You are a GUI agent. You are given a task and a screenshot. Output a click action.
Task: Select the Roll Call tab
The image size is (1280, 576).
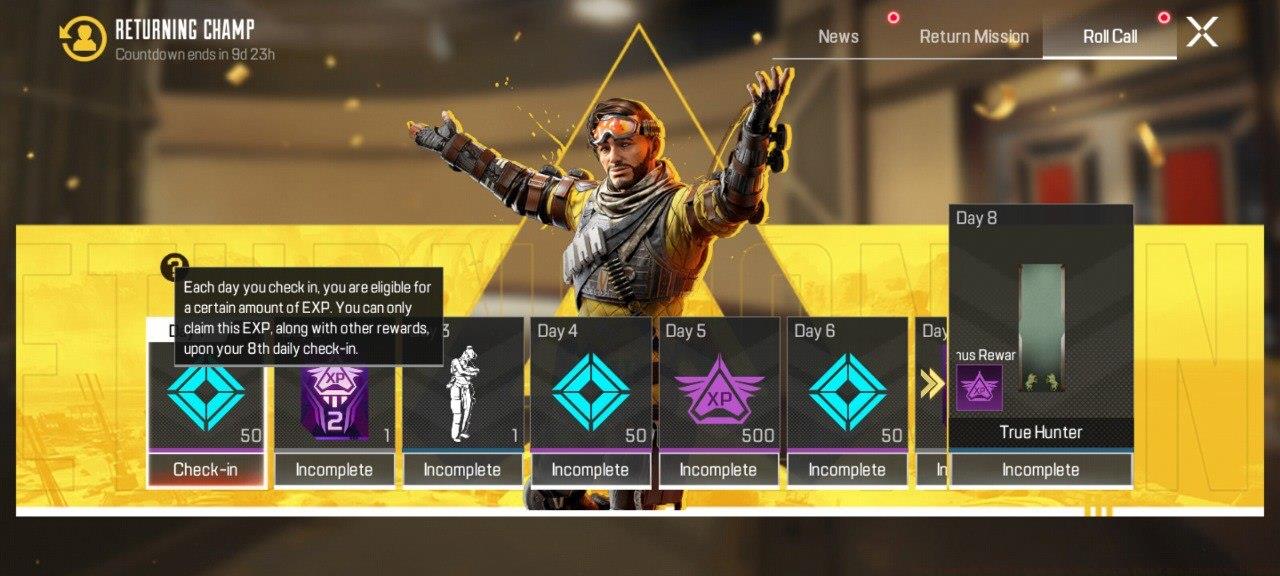(x=1110, y=37)
